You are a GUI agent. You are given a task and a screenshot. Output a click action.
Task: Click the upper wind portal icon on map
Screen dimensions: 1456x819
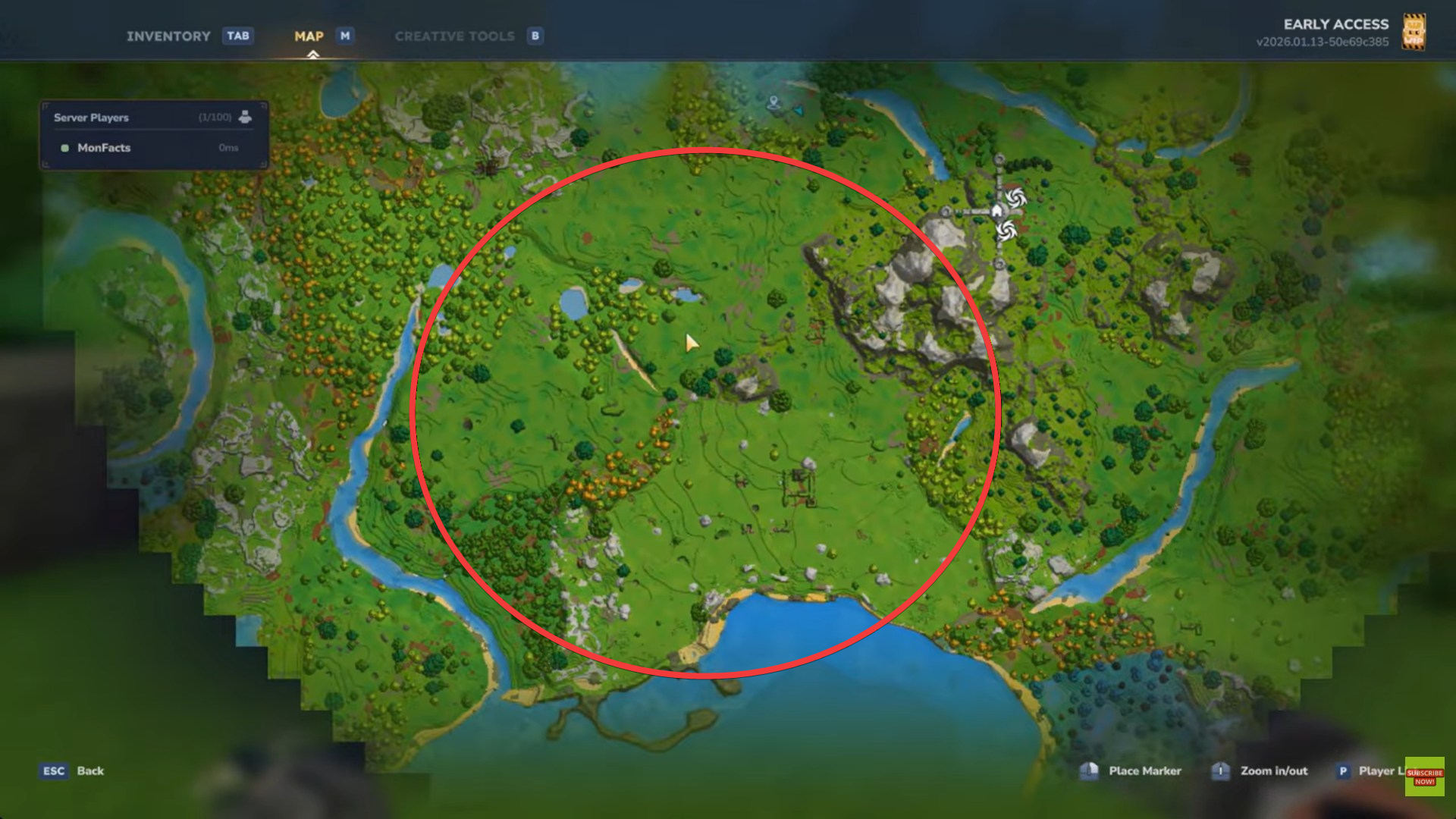pos(1016,198)
